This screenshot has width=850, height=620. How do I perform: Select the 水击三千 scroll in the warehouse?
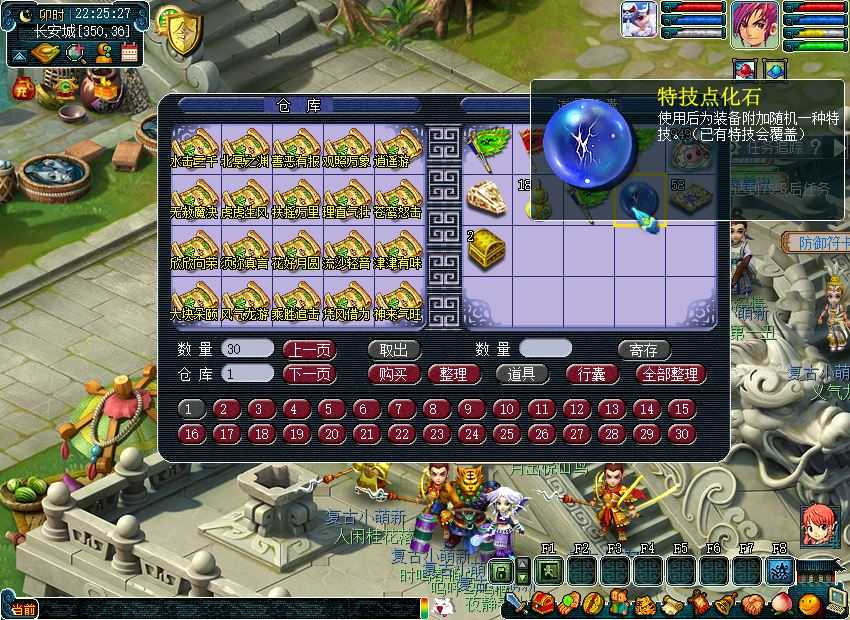[x=196, y=146]
